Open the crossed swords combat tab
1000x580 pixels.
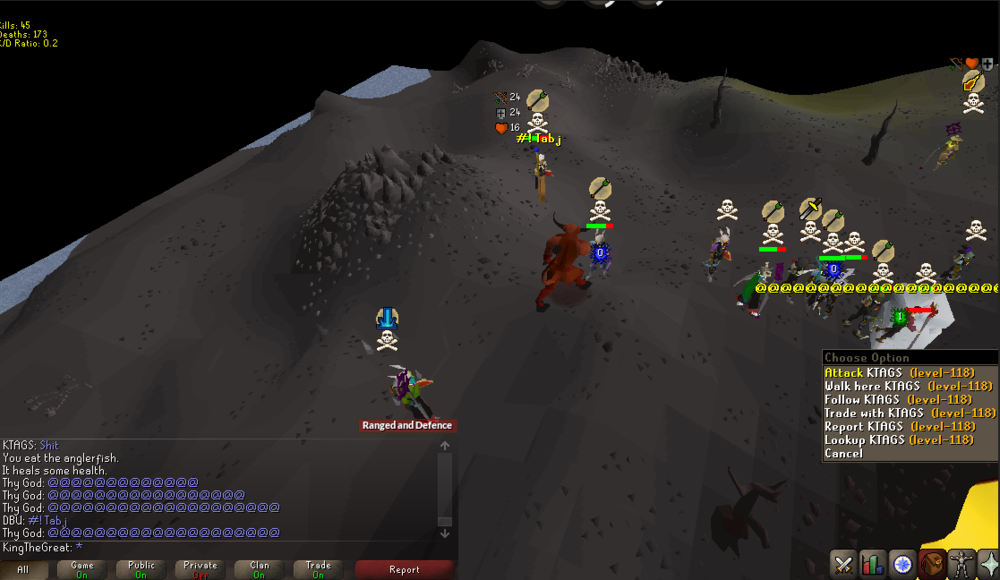[x=844, y=564]
